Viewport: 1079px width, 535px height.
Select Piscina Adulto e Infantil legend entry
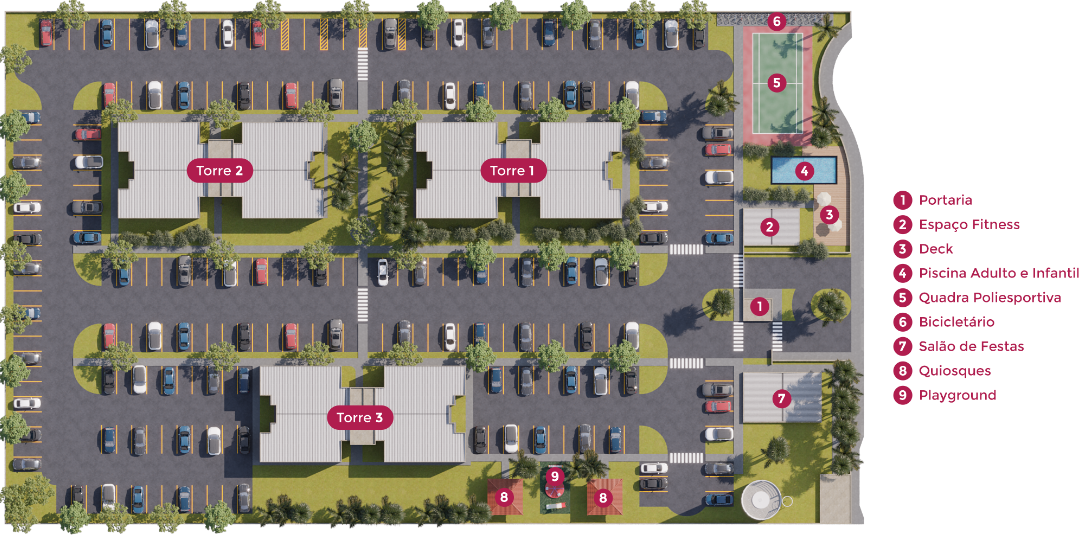[x=997, y=273]
